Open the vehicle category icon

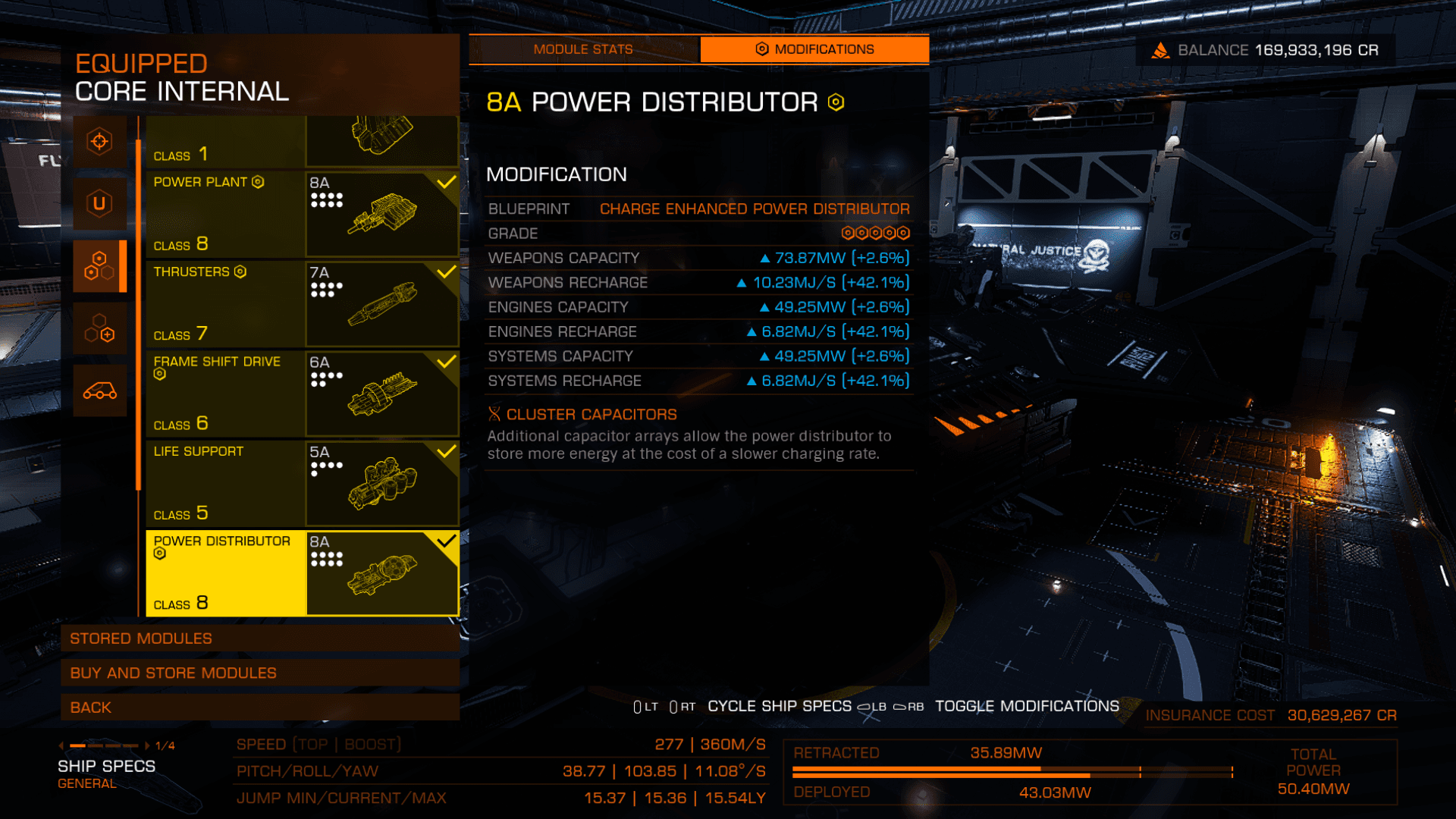[x=99, y=391]
